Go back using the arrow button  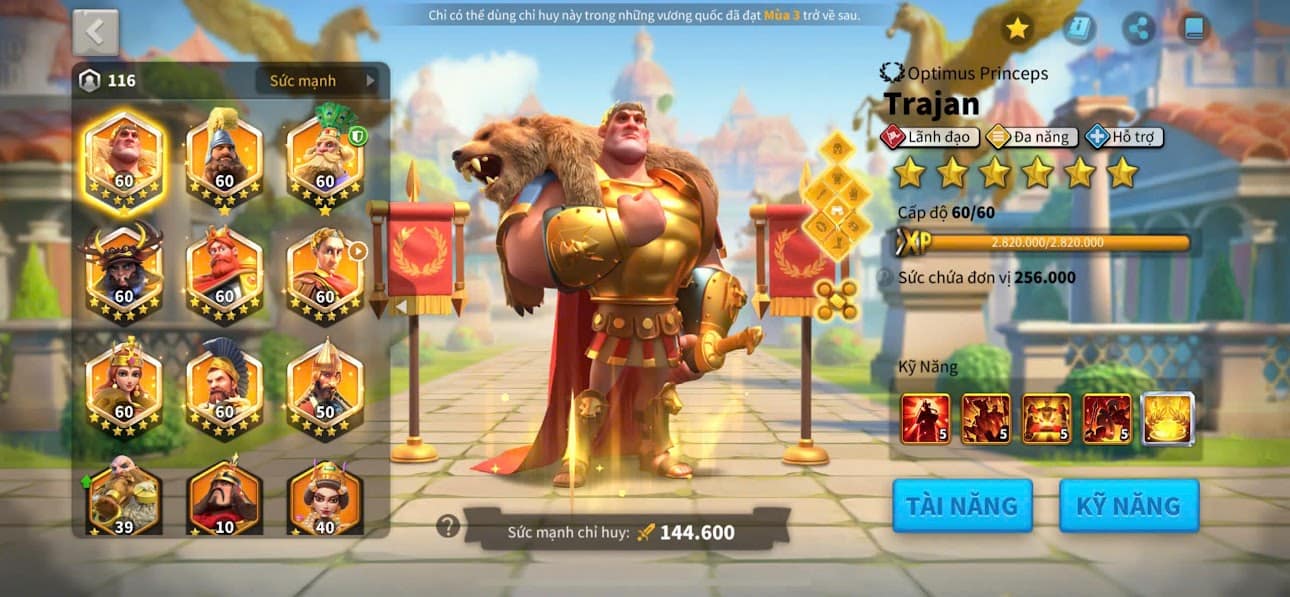click(x=96, y=32)
